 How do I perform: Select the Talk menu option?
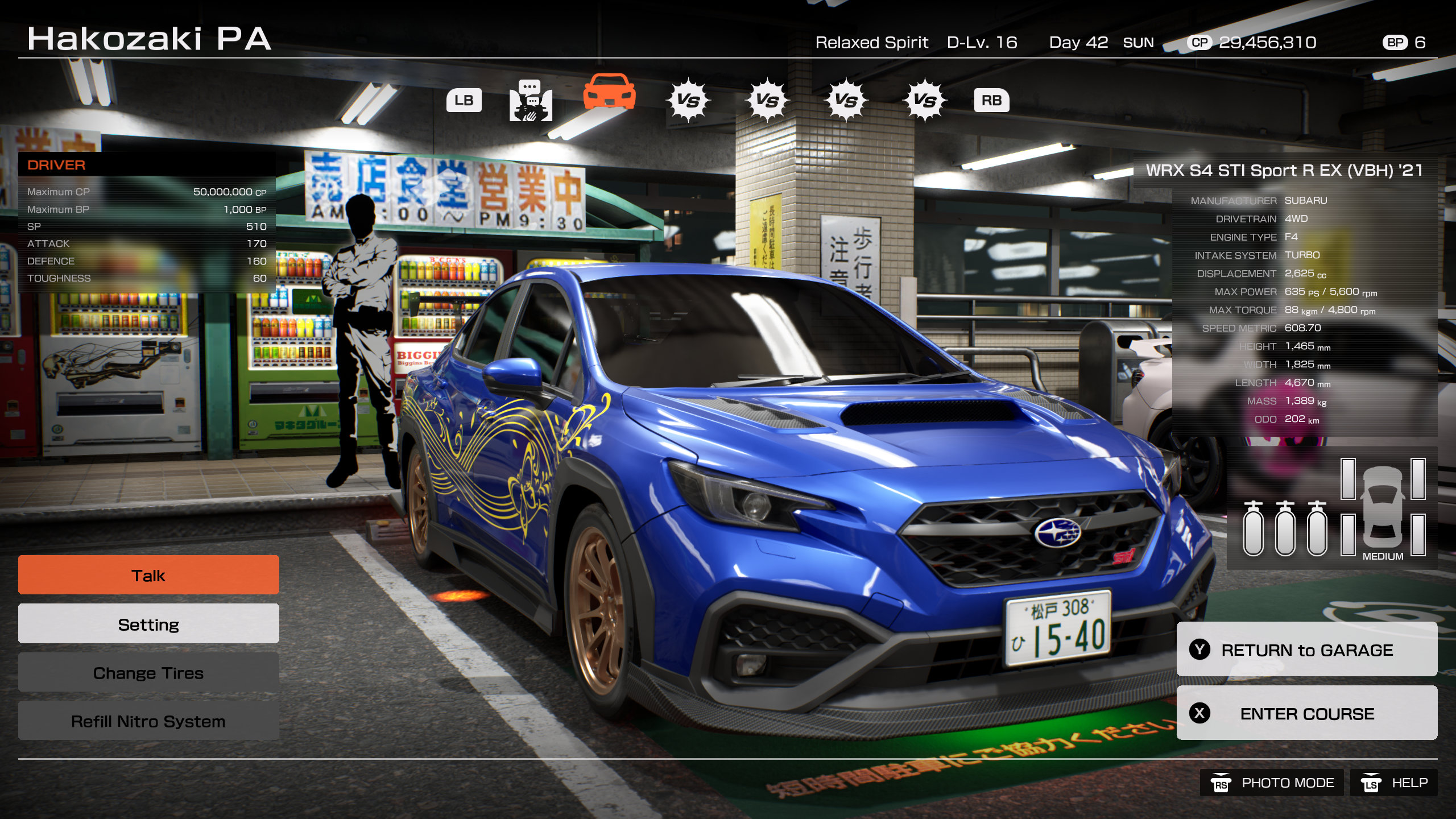pos(148,575)
